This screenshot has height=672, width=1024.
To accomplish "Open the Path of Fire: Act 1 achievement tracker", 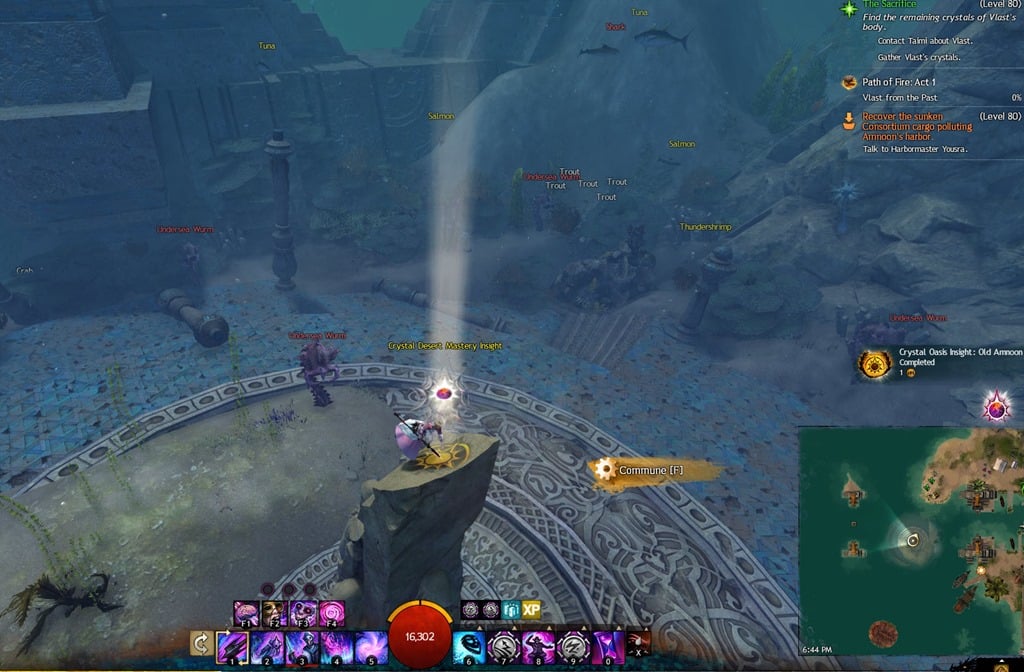I will click(894, 82).
